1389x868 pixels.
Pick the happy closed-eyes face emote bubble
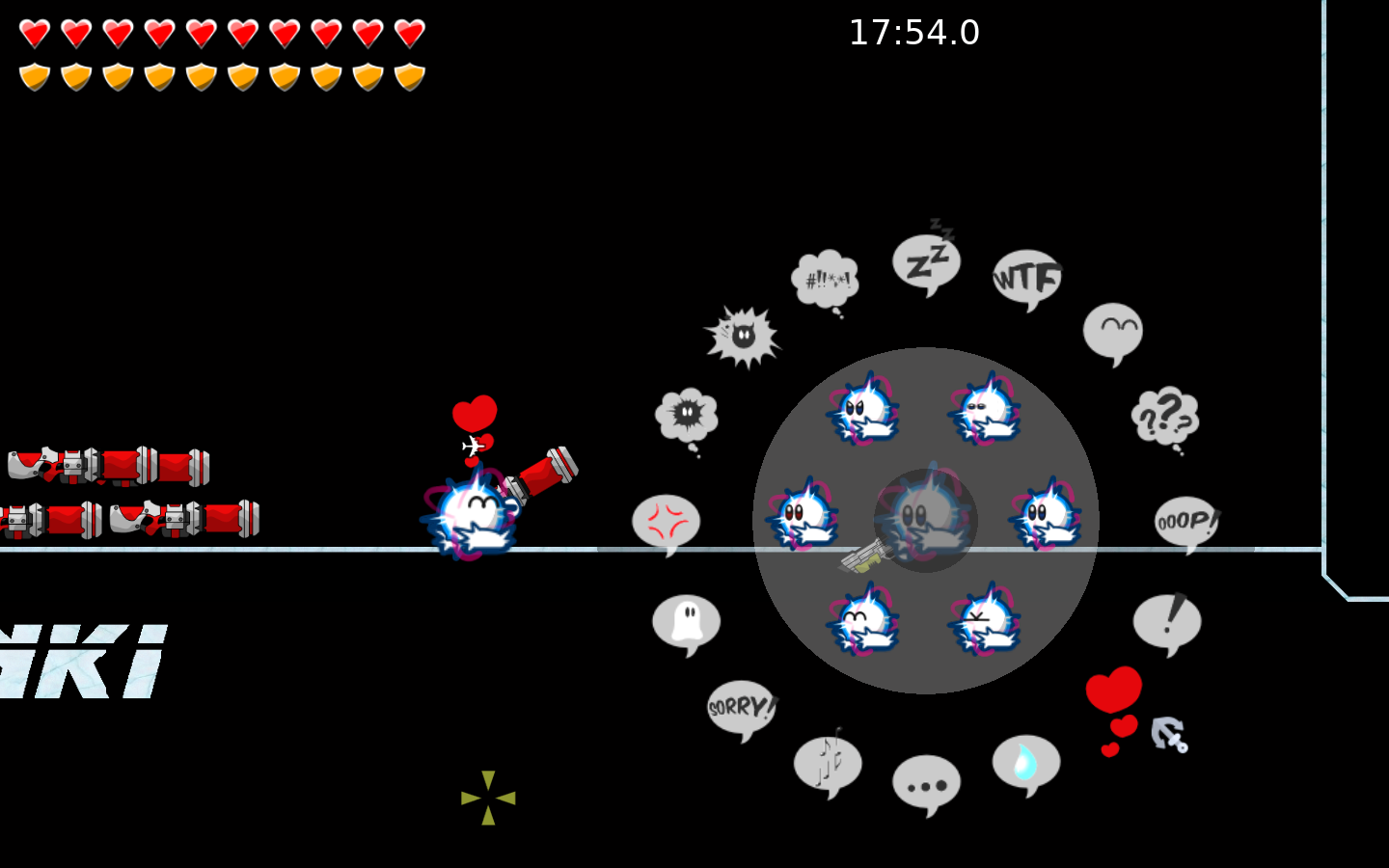[1113, 332]
